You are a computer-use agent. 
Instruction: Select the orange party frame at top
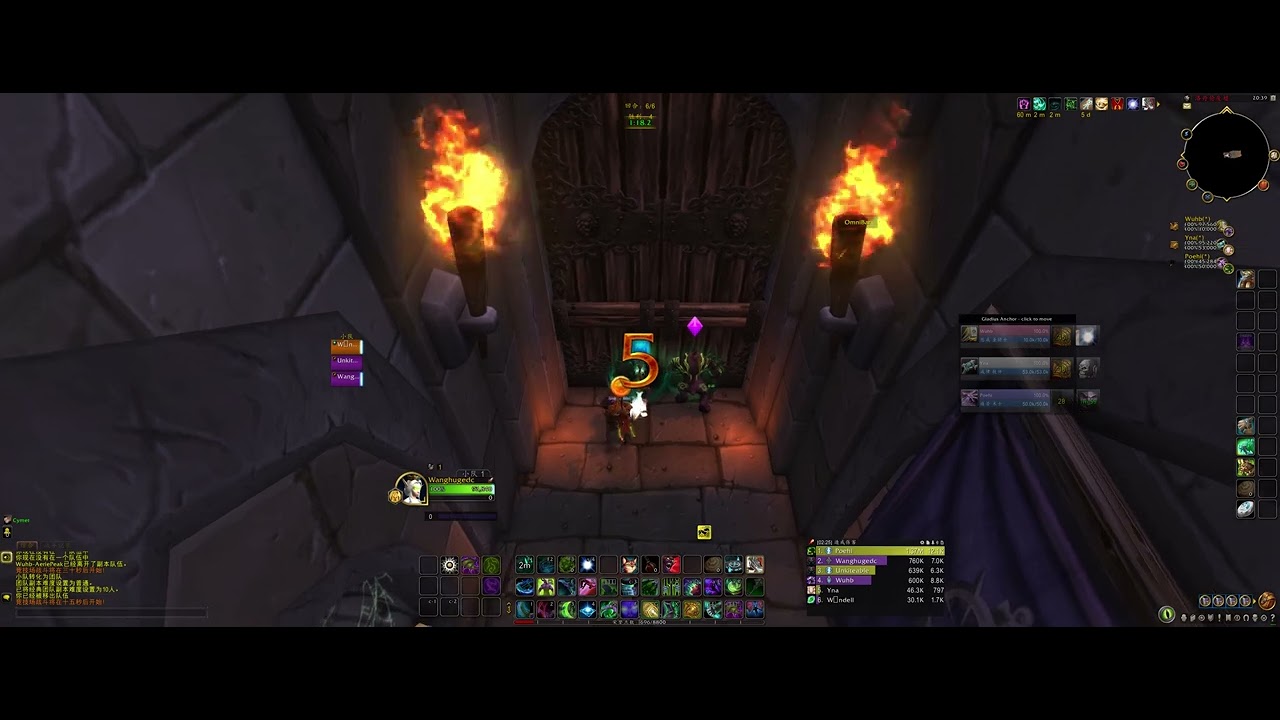click(x=346, y=346)
